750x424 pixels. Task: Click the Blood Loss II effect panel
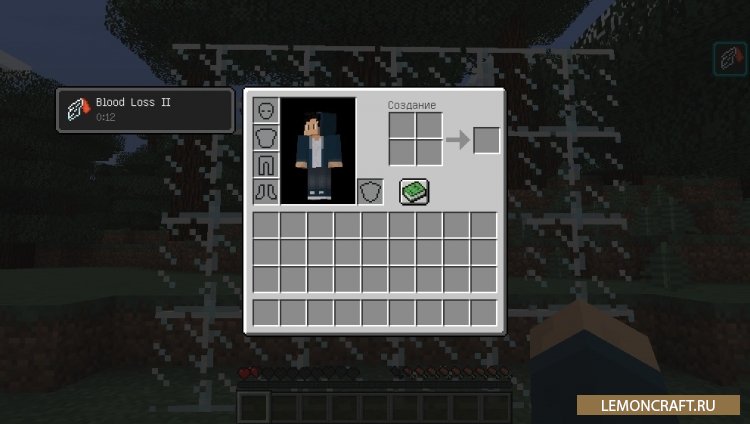pyautogui.click(x=146, y=110)
